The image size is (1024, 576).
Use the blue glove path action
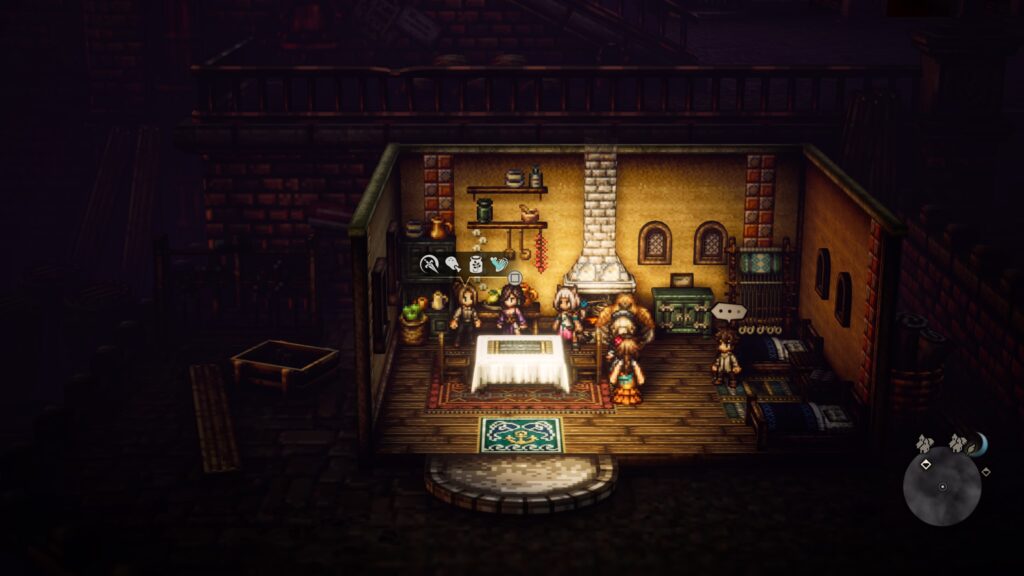pos(498,264)
